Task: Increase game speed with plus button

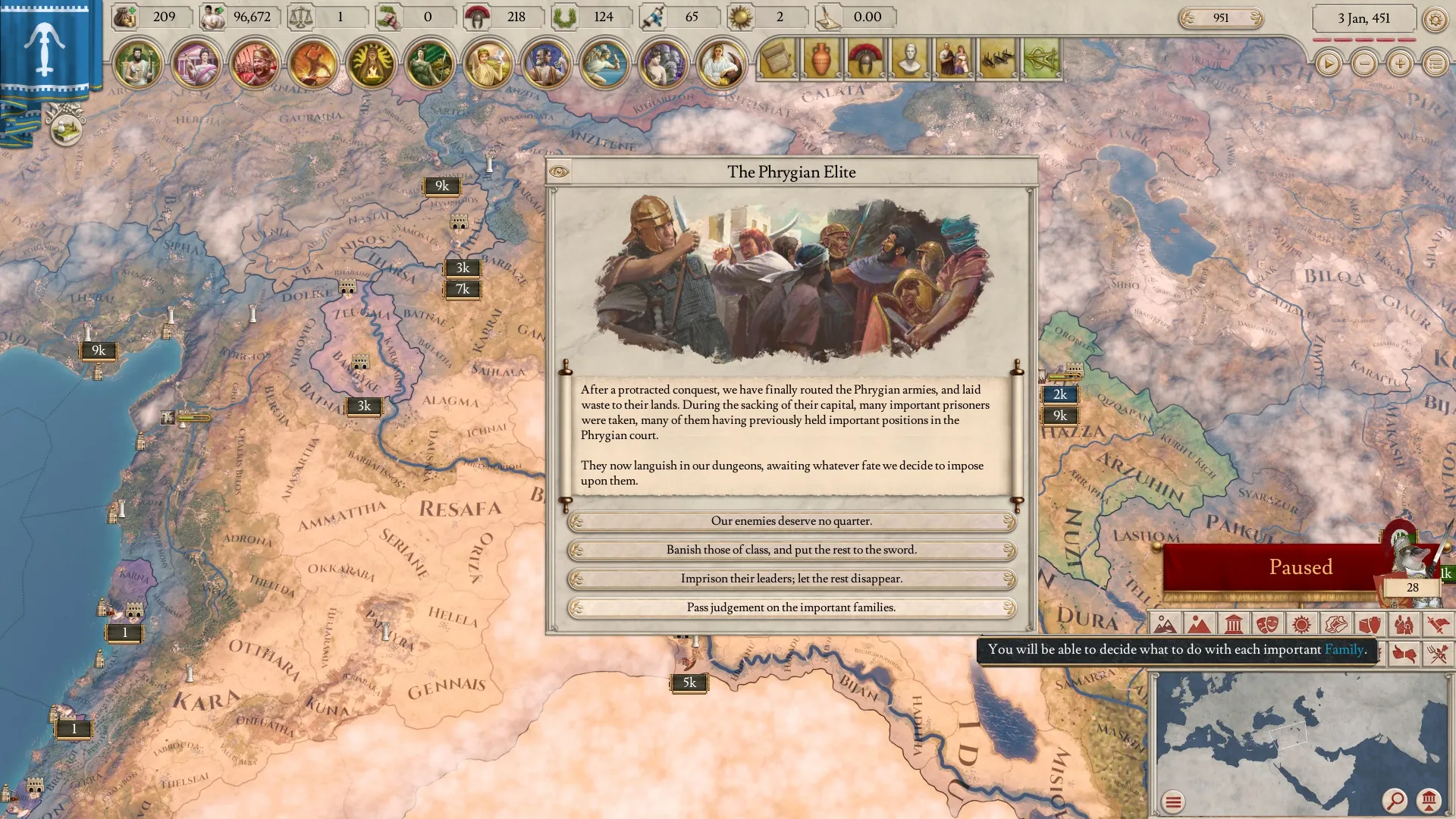Action: pyautogui.click(x=1400, y=64)
